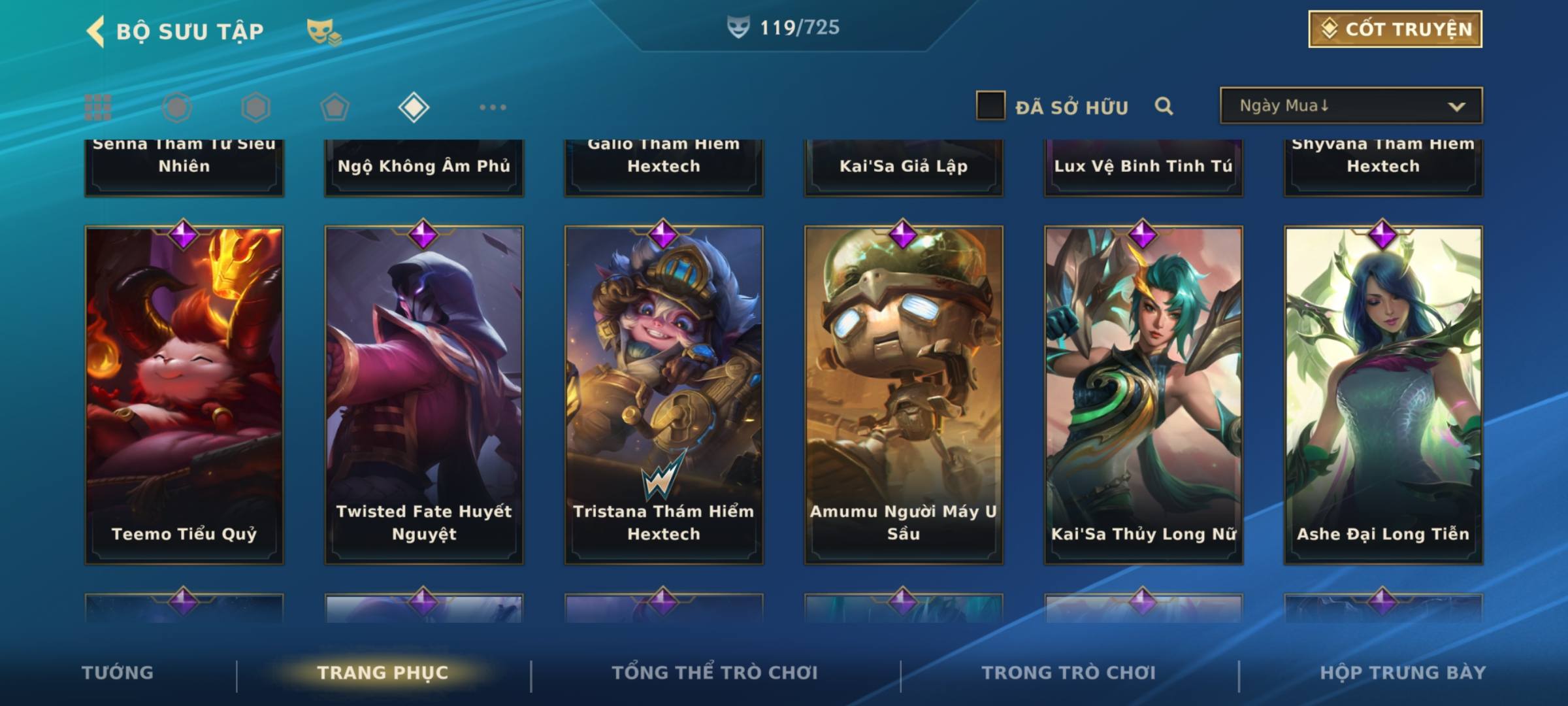Go to the Hộp Trưng Bày tab

tap(1403, 673)
